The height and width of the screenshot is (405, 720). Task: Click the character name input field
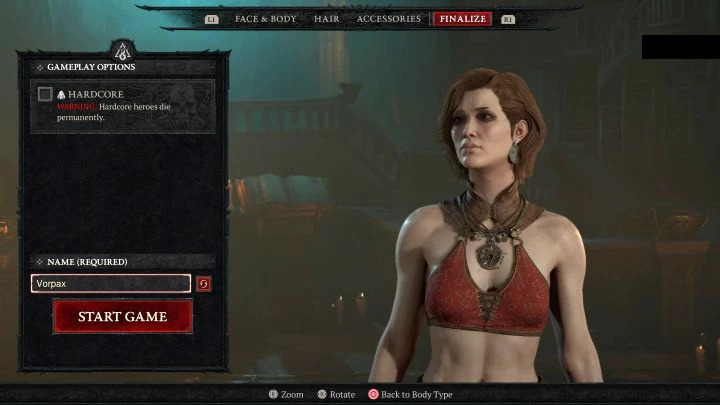(110, 284)
